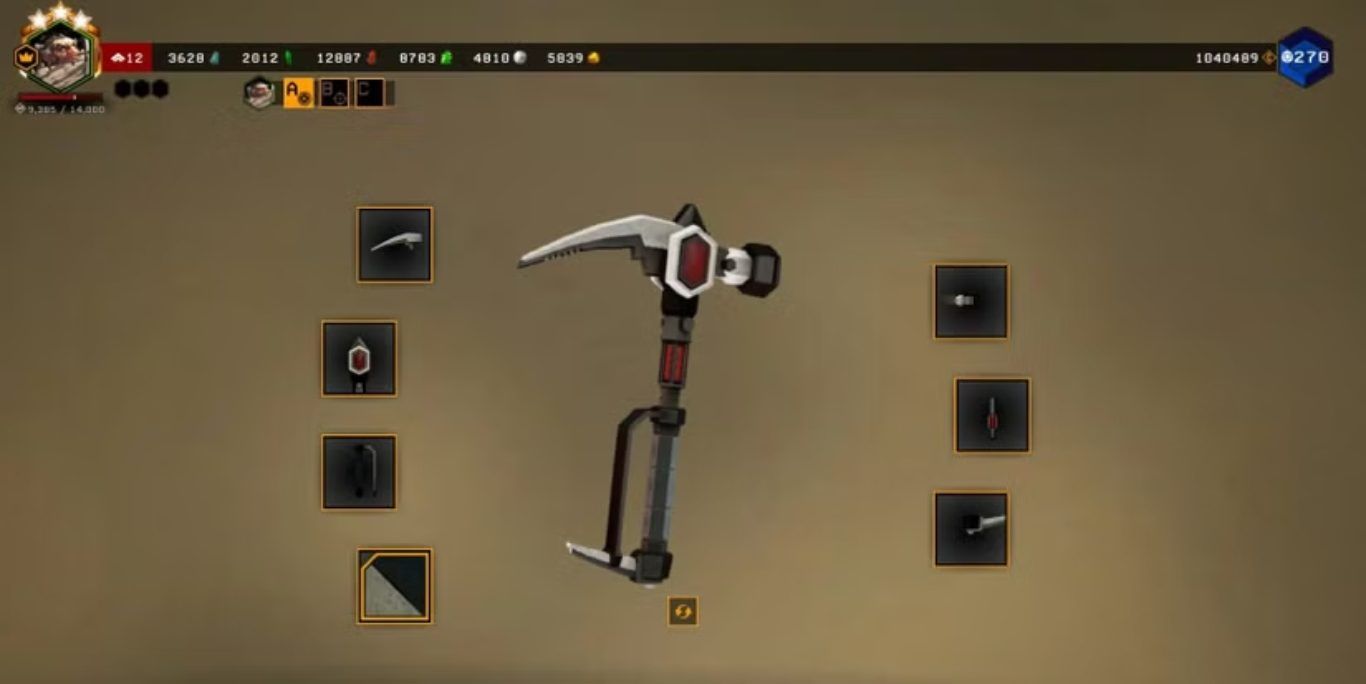
Task: Switch to loadout C
Action: 369,93
